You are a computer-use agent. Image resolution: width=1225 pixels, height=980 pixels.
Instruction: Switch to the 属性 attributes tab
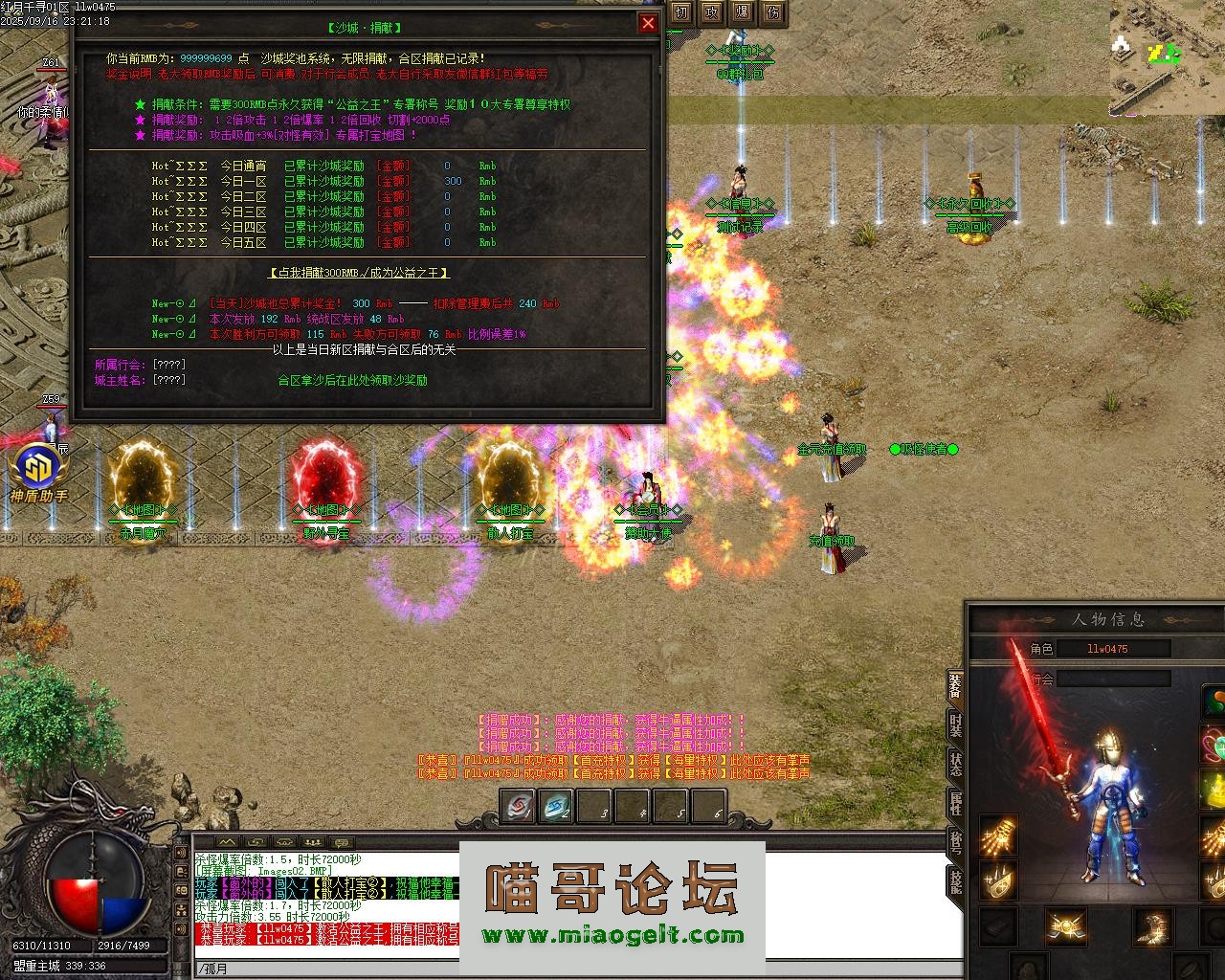955,802
